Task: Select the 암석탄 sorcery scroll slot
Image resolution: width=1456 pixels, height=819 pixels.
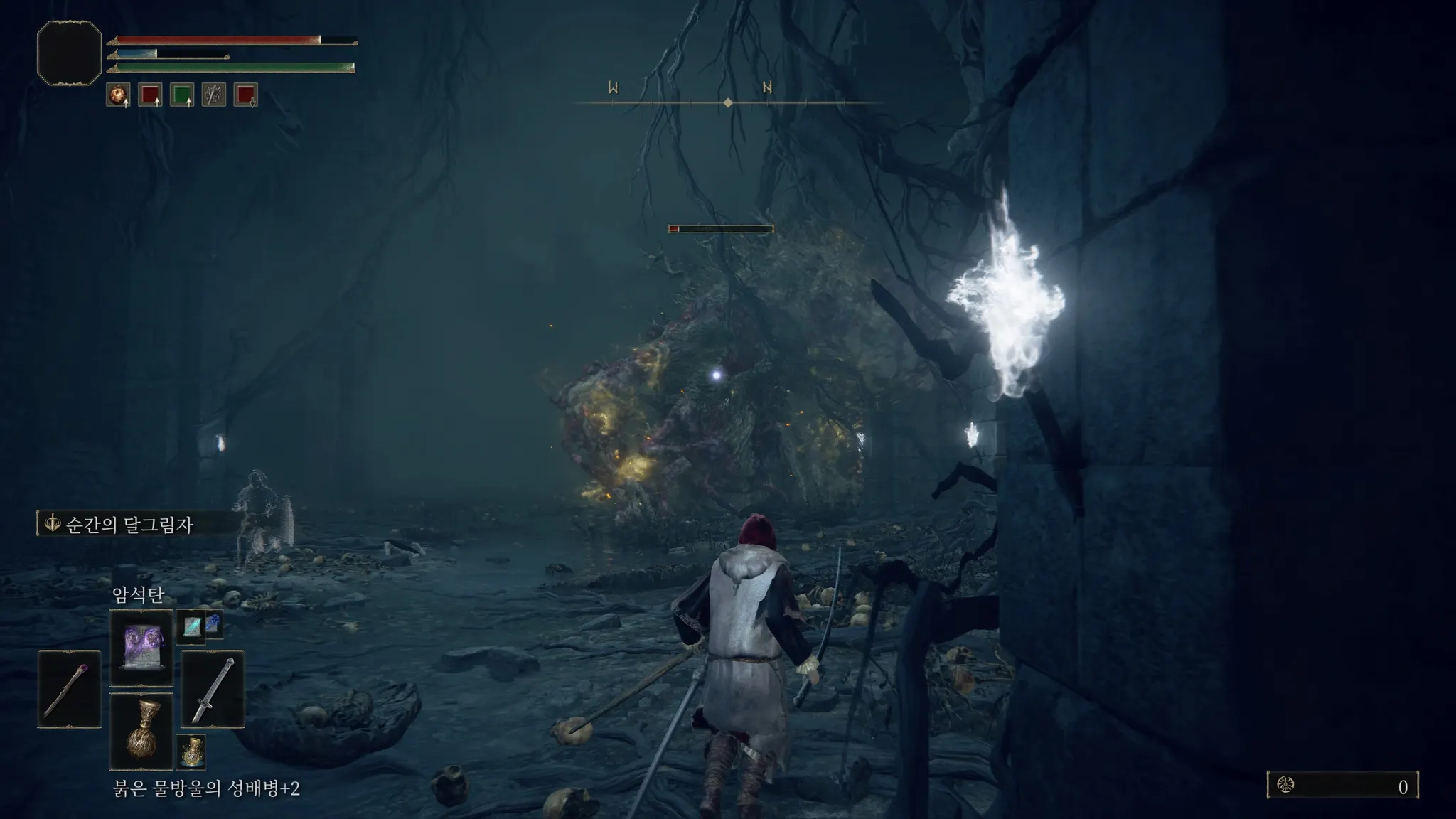Action: (141, 646)
